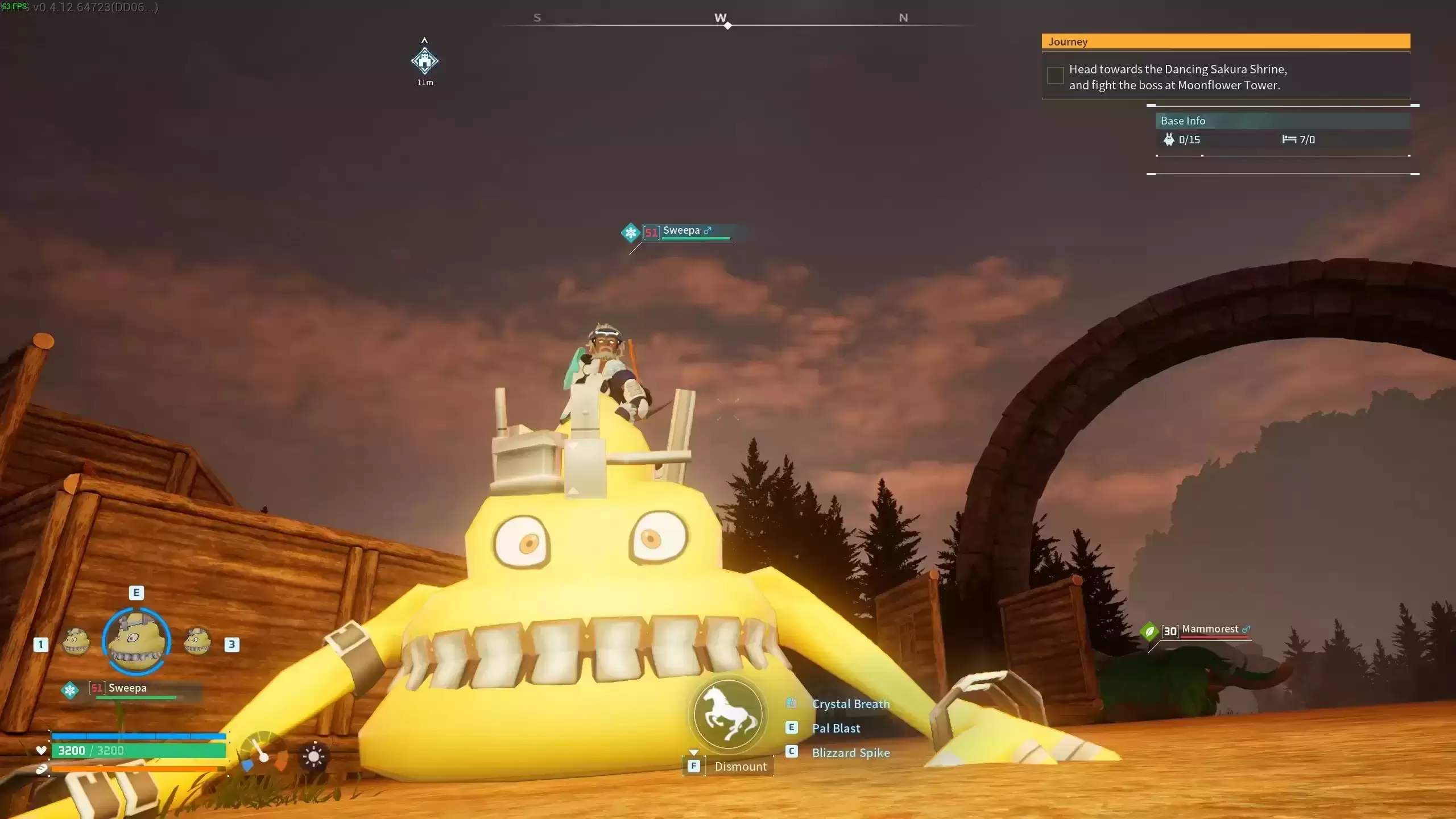Viewport: 1456px width, 819px height.
Task: Choose the Crystal Breath skill
Action: (x=850, y=704)
